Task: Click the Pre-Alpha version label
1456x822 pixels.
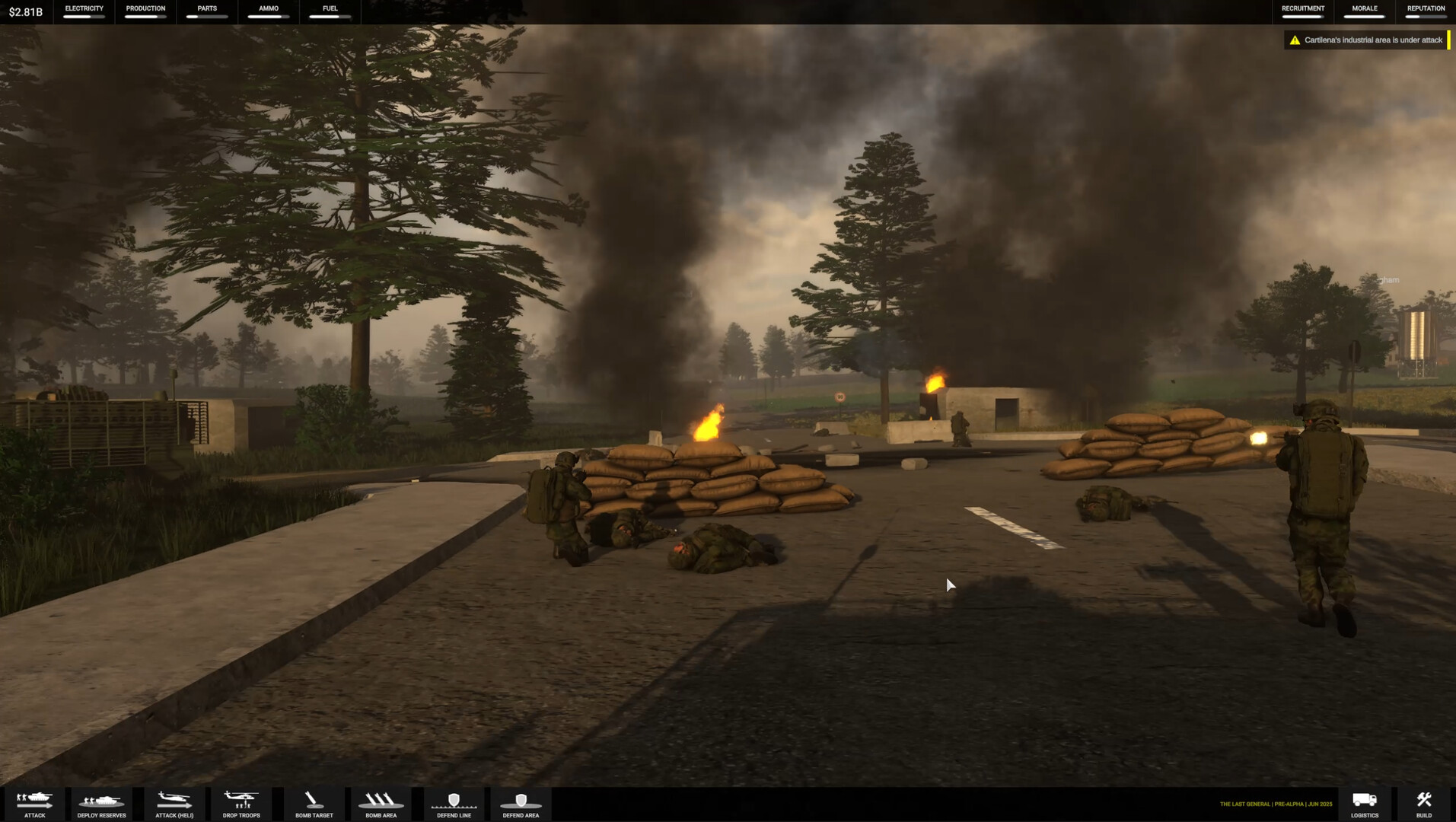Action: (1286, 803)
